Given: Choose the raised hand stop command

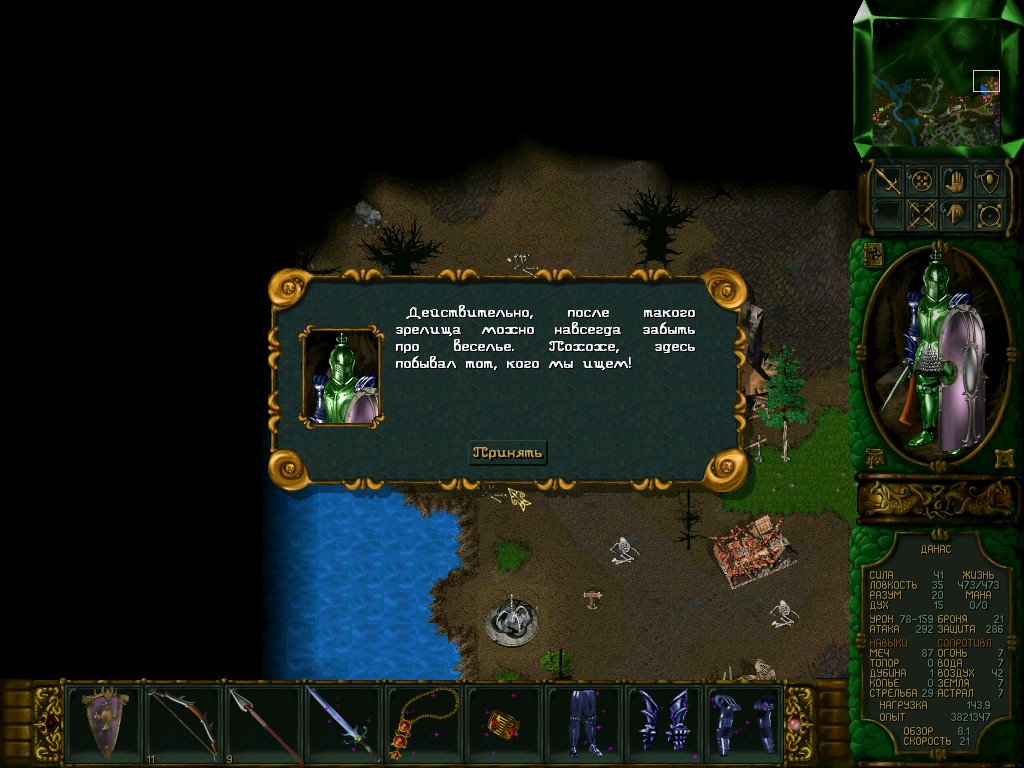Looking at the screenshot, I should (x=955, y=181).
